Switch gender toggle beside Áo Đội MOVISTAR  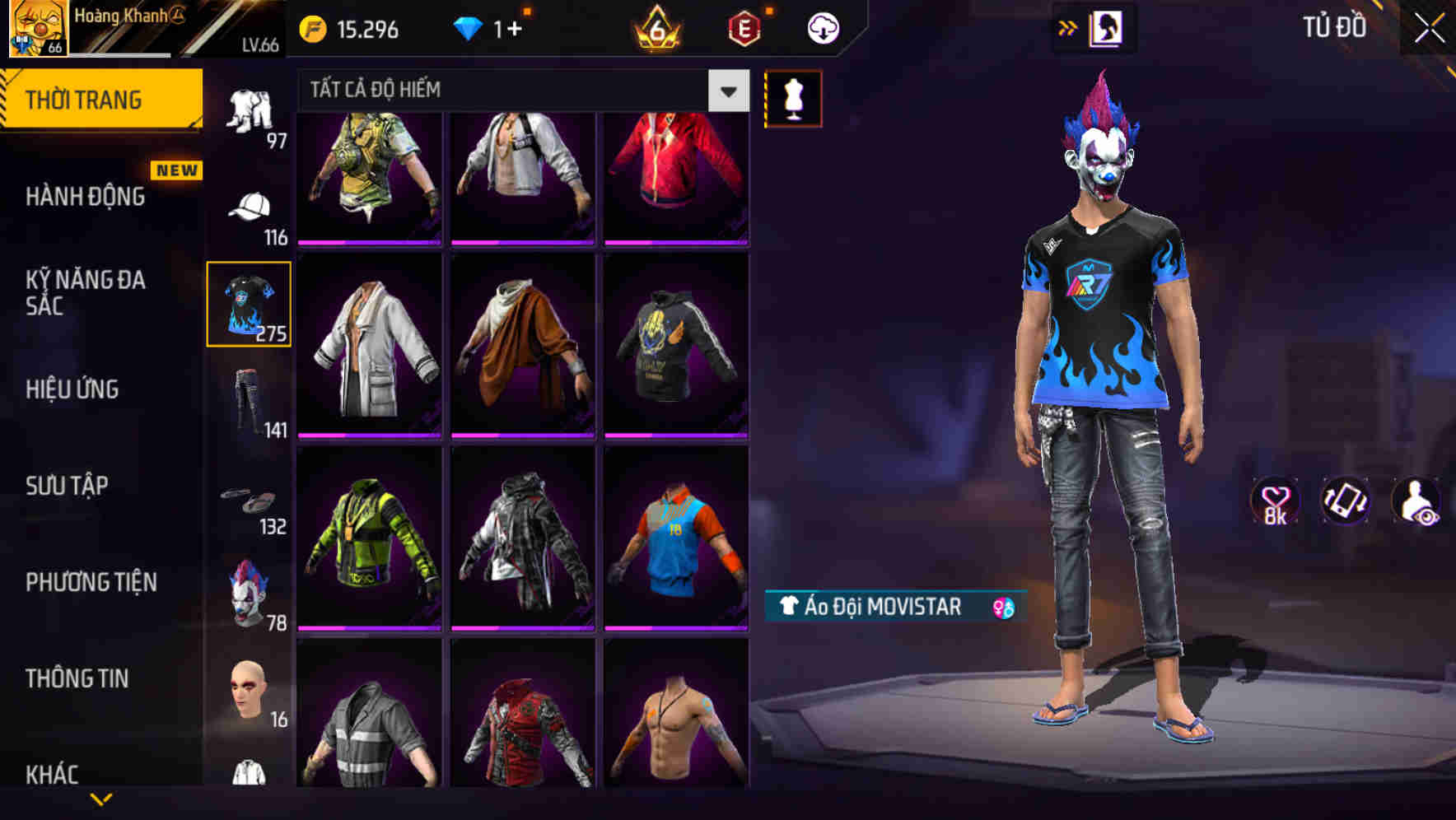[x=1003, y=608]
